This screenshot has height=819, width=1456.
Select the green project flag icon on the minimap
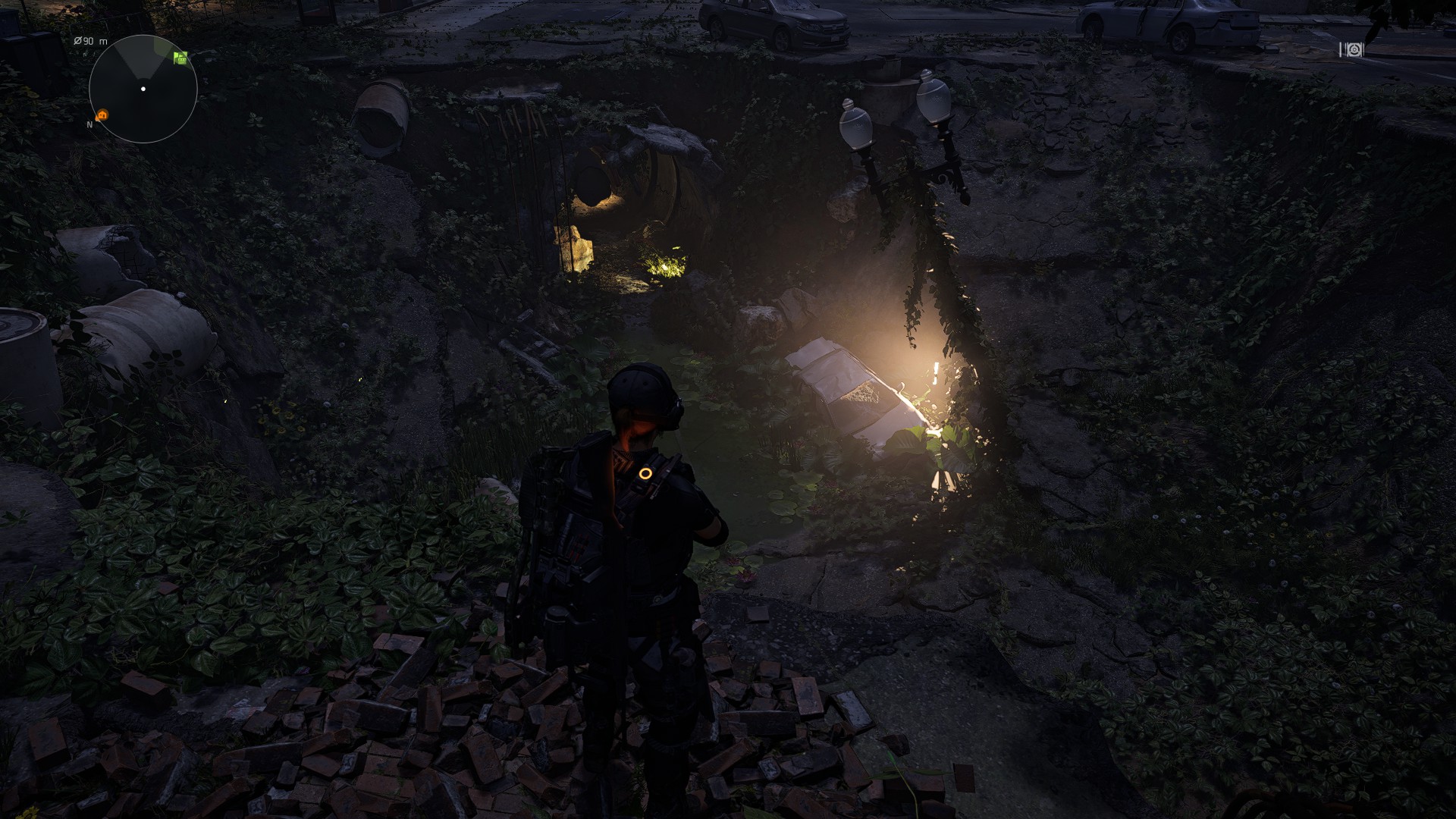pos(181,58)
